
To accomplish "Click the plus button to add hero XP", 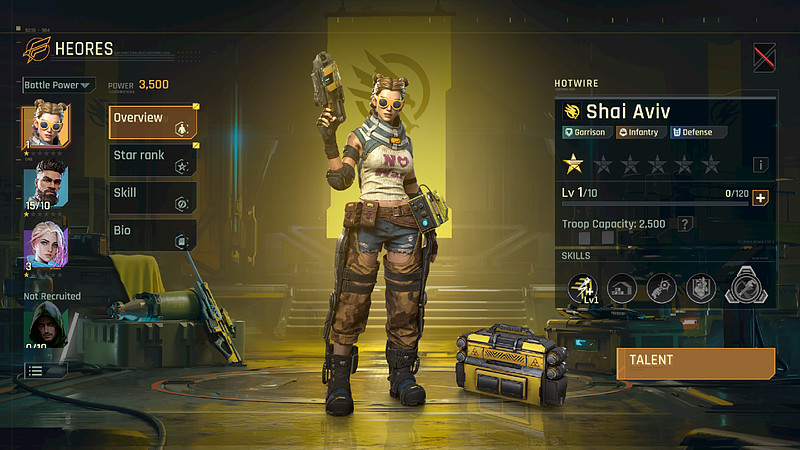I will pyautogui.click(x=760, y=198).
